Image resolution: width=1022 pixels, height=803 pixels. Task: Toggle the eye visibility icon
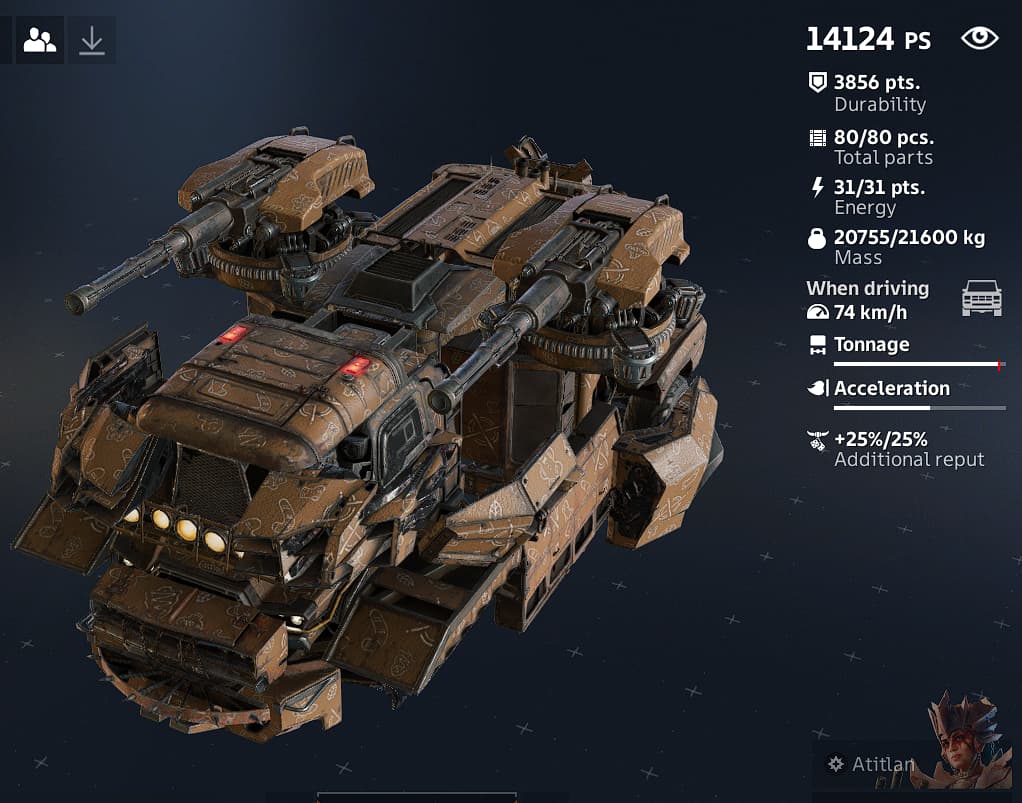point(979,39)
